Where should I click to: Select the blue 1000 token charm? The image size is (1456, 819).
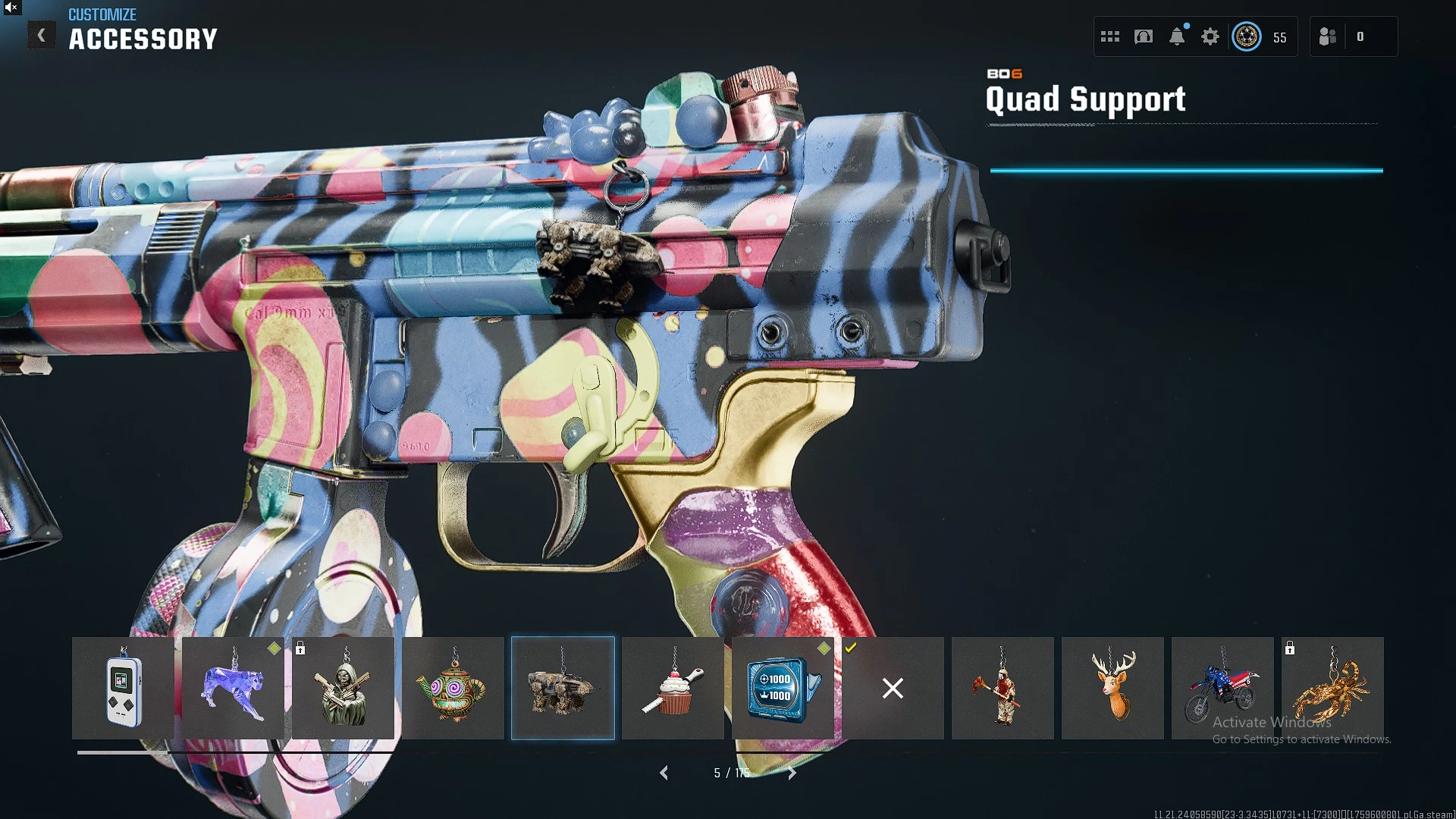pyautogui.click(x=783, y=688)
